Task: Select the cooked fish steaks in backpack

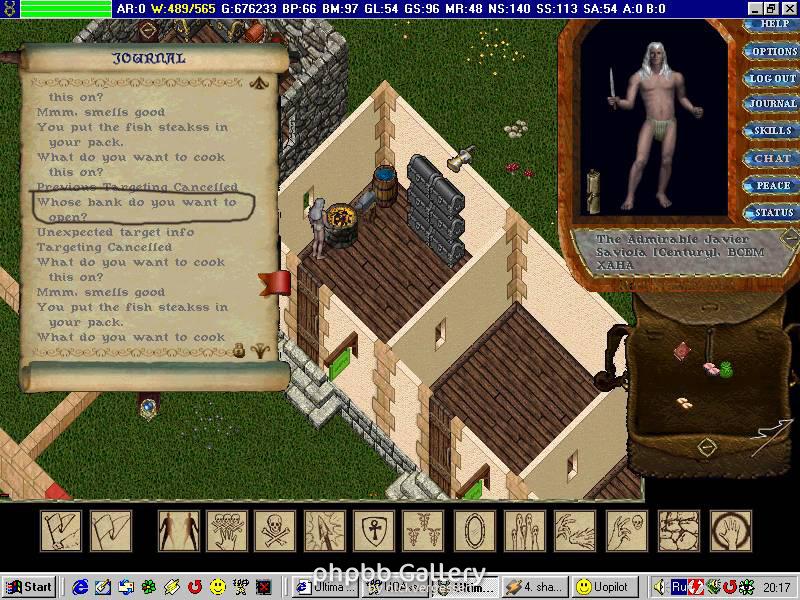Action: click(x=685, y=402)
